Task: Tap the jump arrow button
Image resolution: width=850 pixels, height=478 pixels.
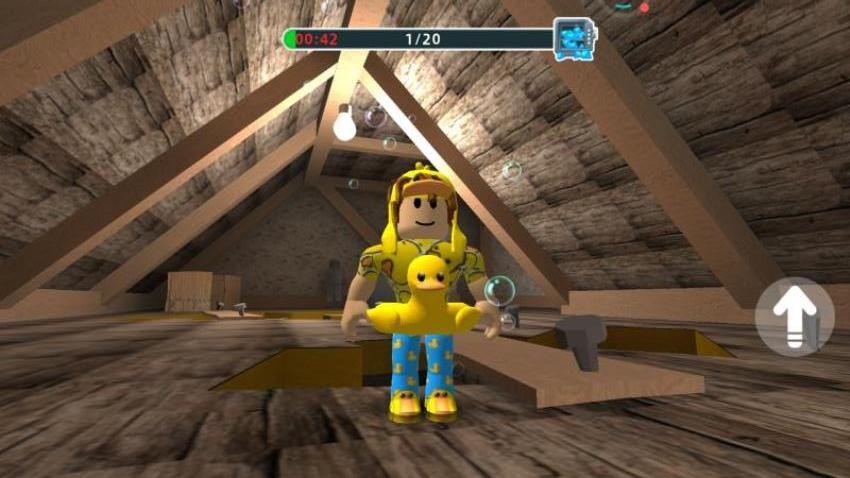Action: pyautogui.click(x=794, y=316)
